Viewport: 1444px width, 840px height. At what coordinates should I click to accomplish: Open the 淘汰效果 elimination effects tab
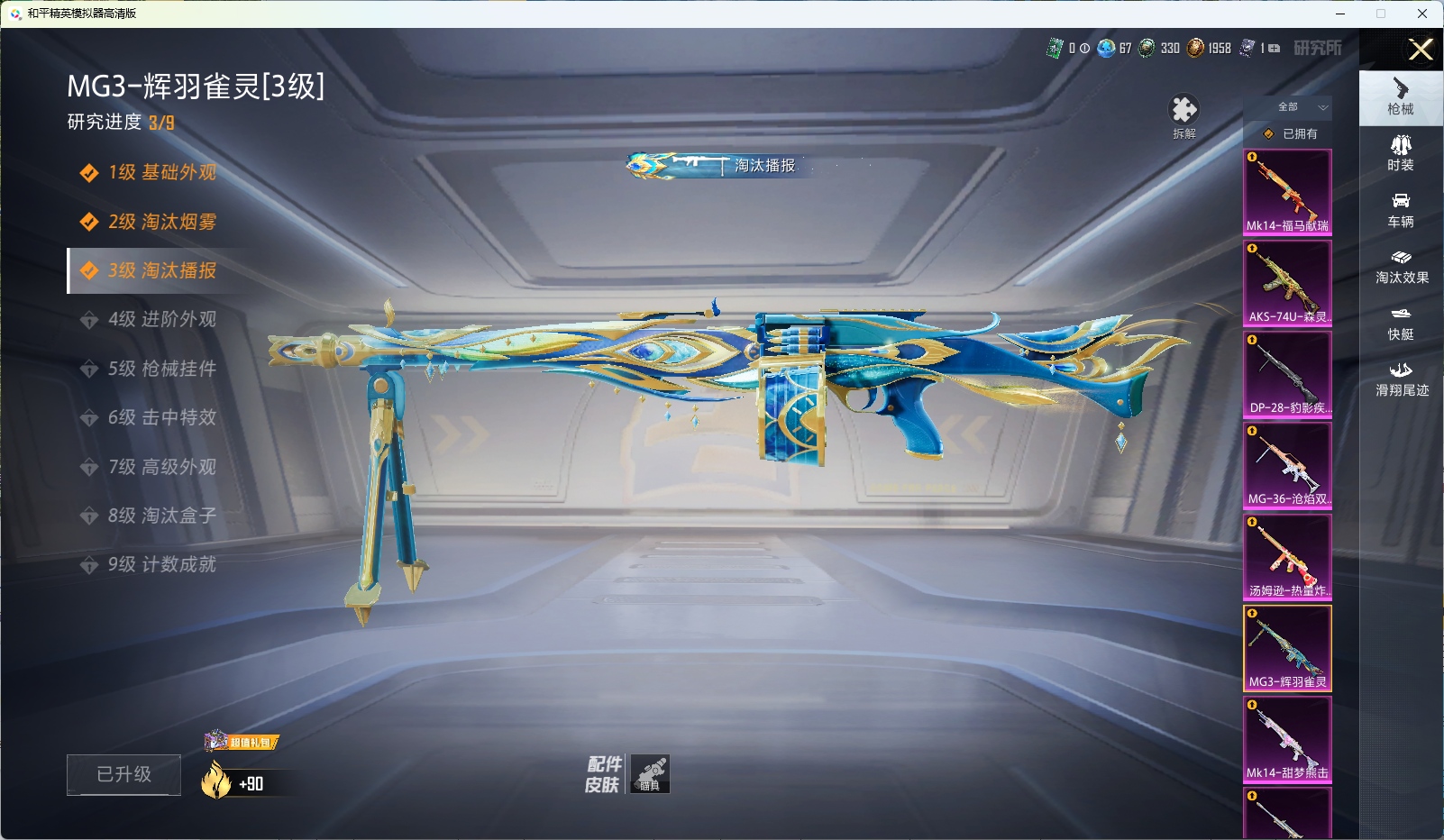tap(1401, 267)
